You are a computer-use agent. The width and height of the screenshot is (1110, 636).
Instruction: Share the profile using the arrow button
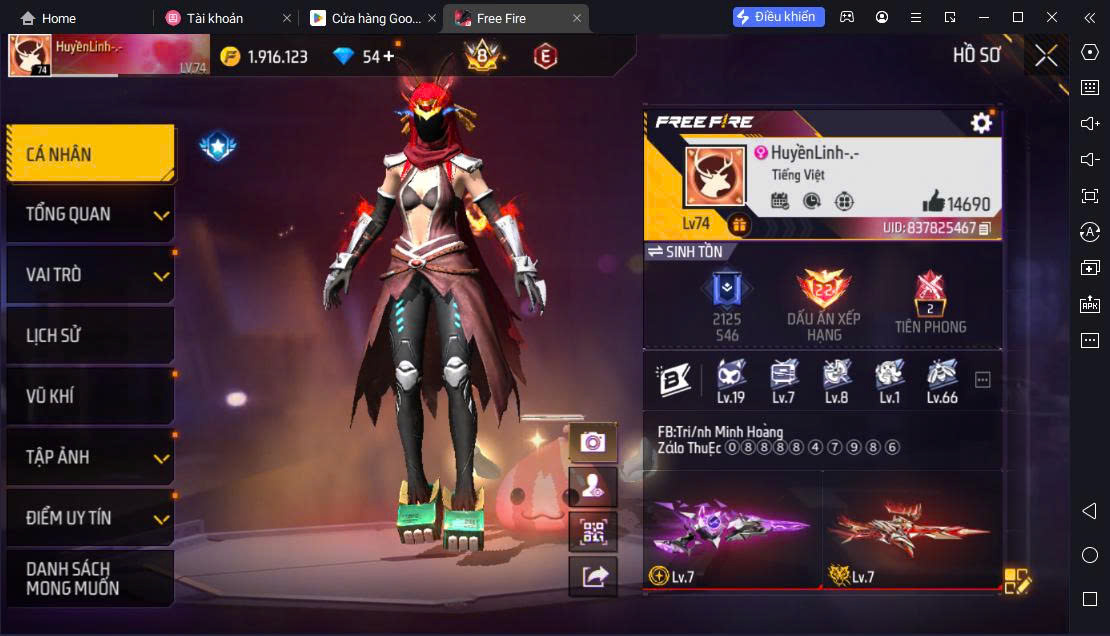click(593, 576)
